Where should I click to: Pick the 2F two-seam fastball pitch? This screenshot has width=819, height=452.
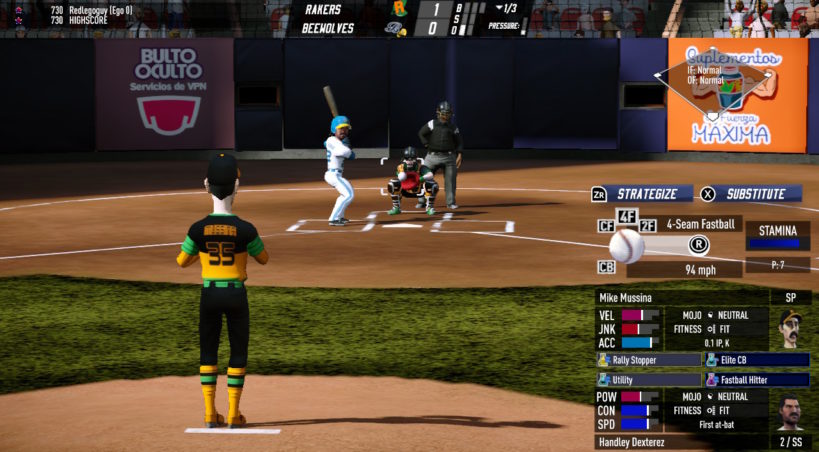648,227
